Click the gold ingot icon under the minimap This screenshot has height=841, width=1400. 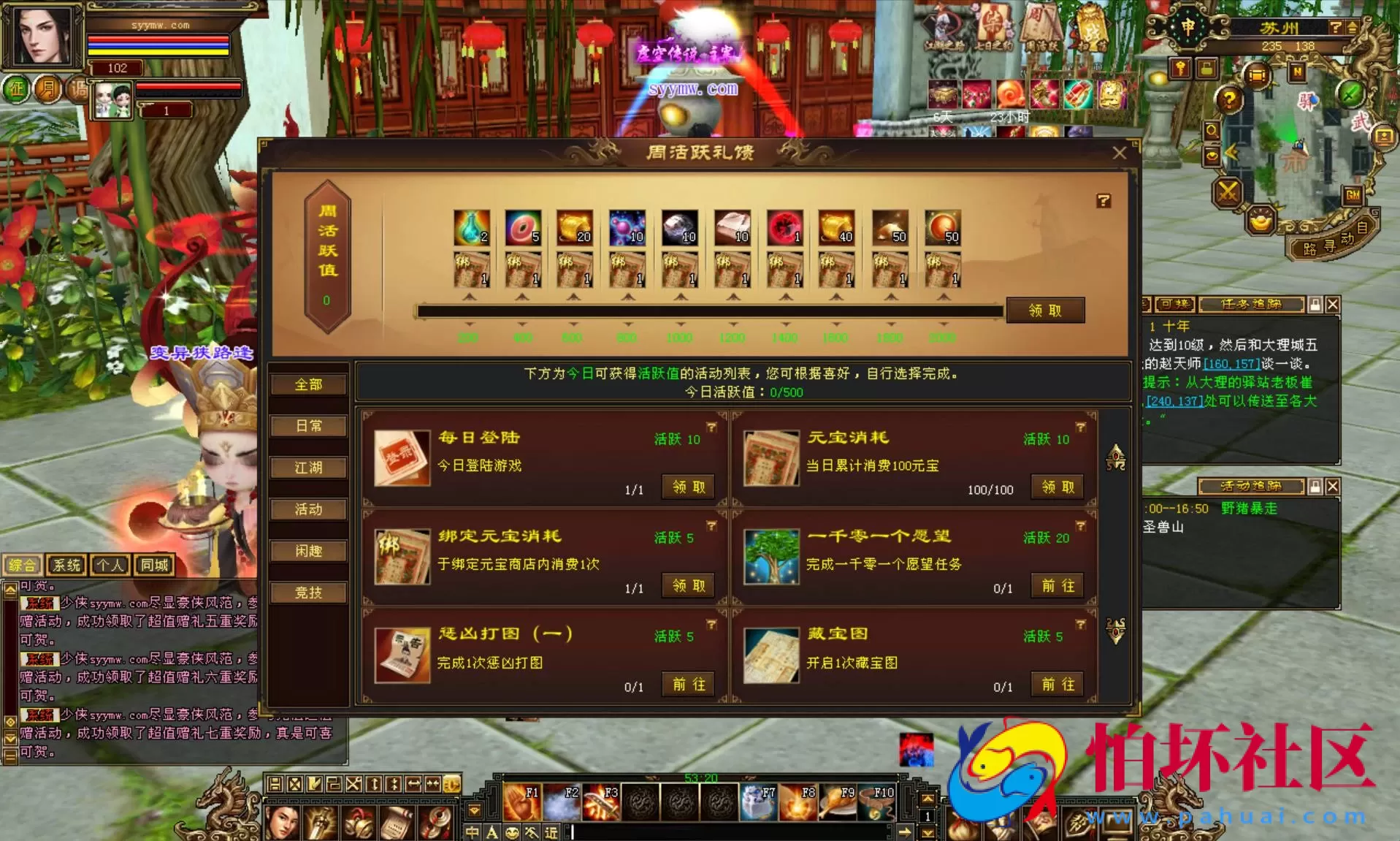tap(1259, 221)
